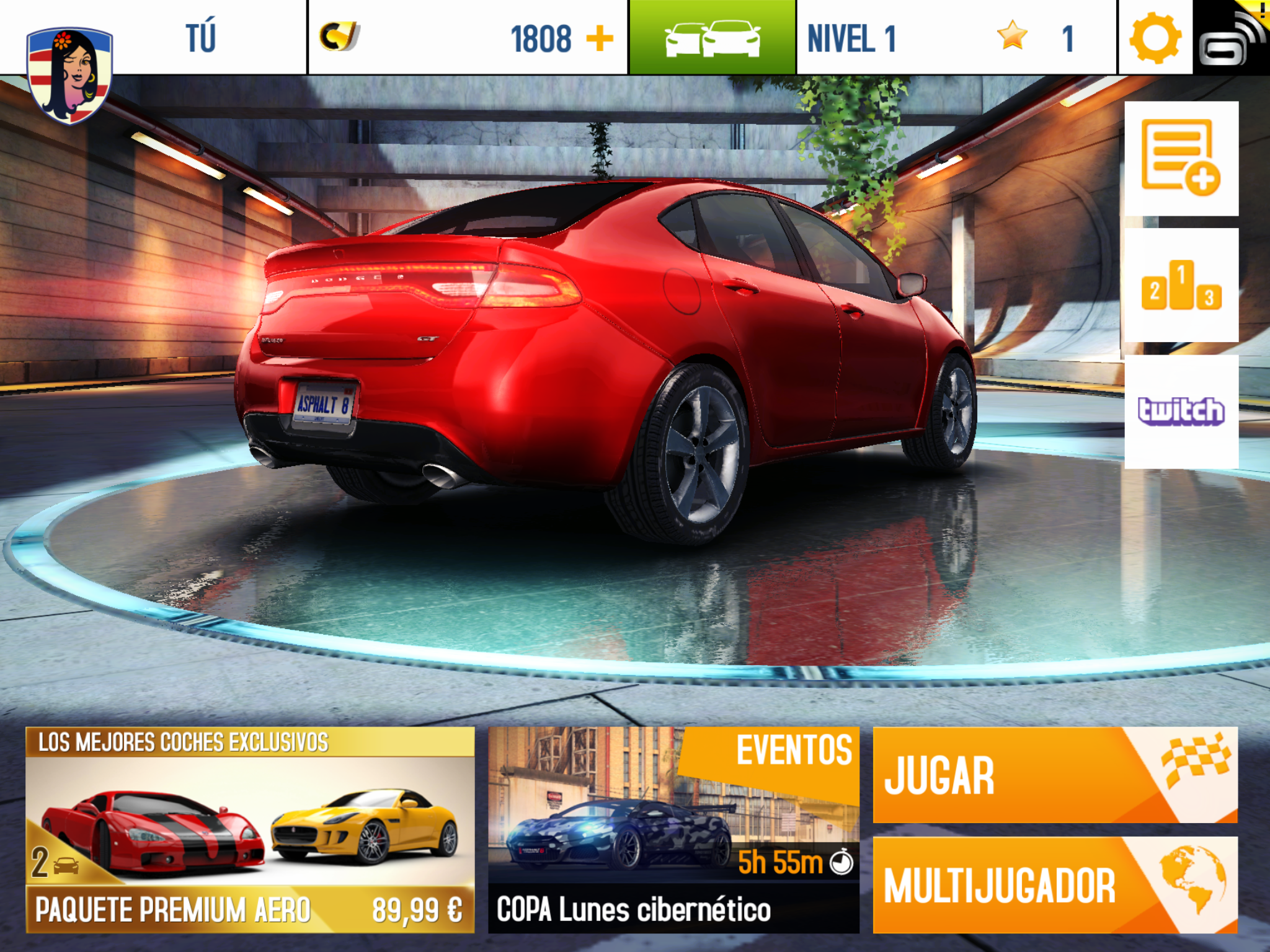Open the Twitch streaming button
This screenshot has width=1270, height=952.
(x=1181, y=412)
